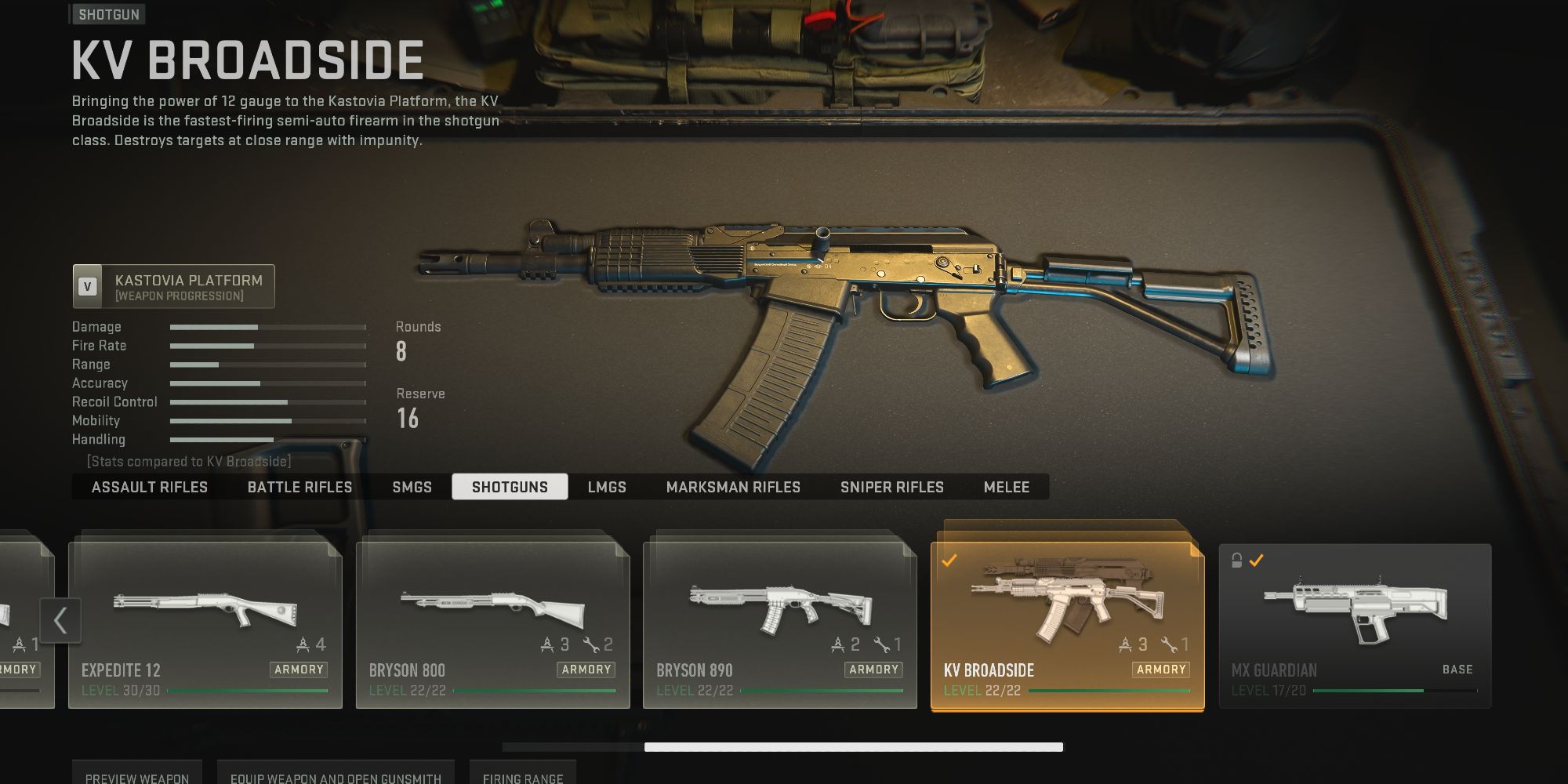
Task: Click the Kastovia Platform weapon progression icon
Action: (x=86, y=285)
